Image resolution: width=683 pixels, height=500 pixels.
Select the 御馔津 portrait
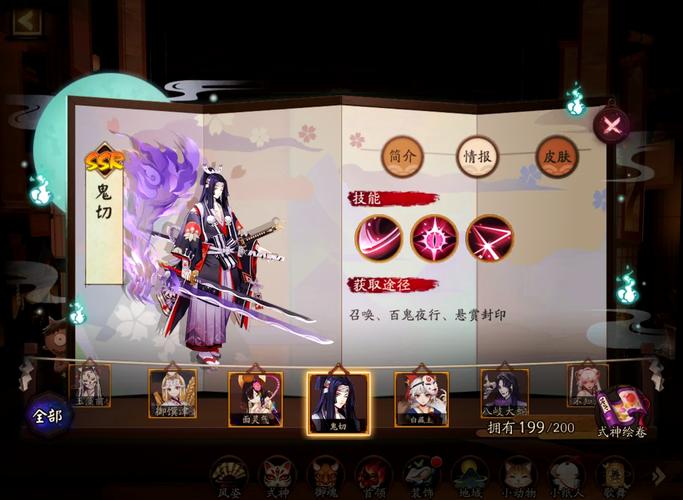coord(172,392)
